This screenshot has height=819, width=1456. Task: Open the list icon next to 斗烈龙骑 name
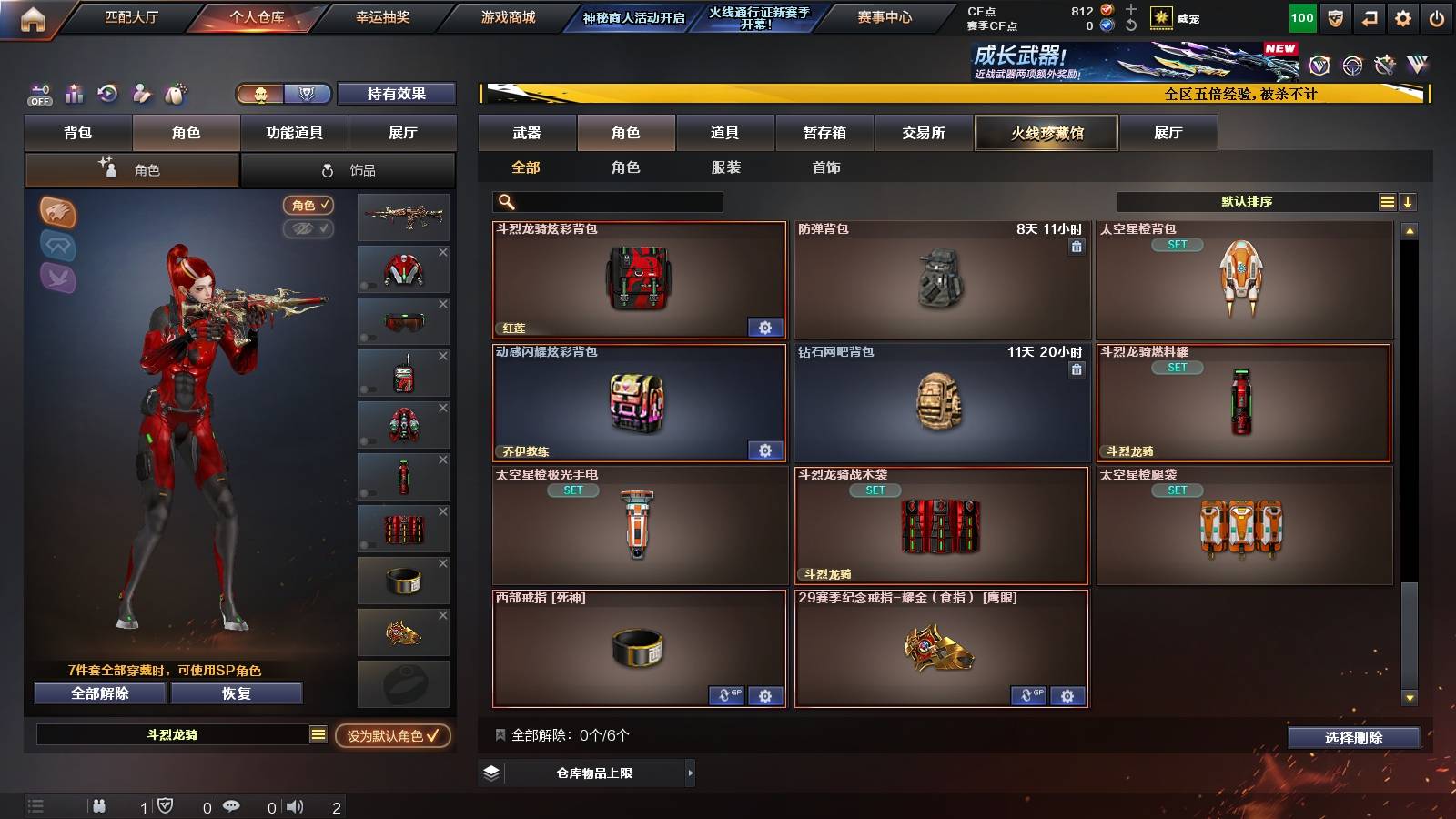point(318,737)
